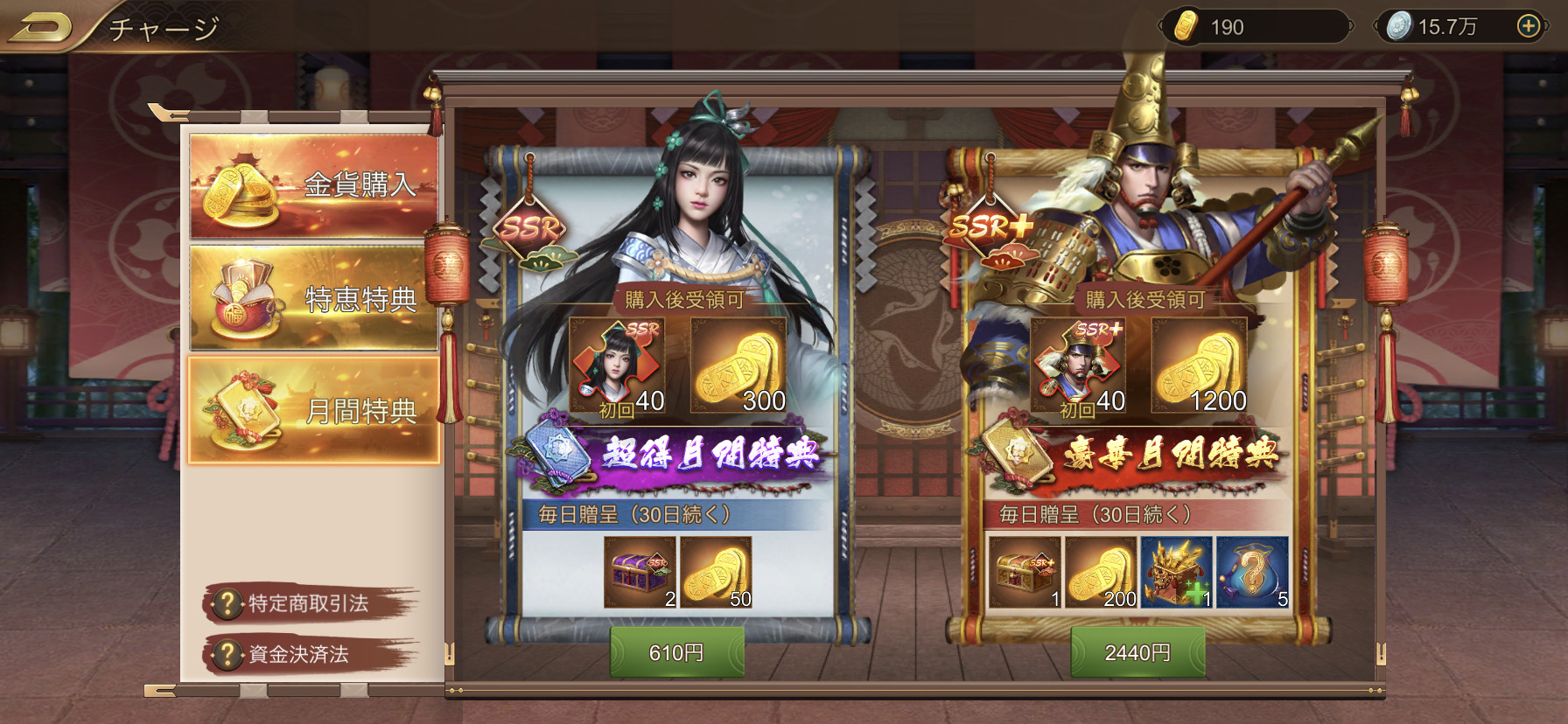View the SSR+ warrior shard reward
Image resolution: width=1568 pixels, height=724 pixels.
coord(1078,365)
